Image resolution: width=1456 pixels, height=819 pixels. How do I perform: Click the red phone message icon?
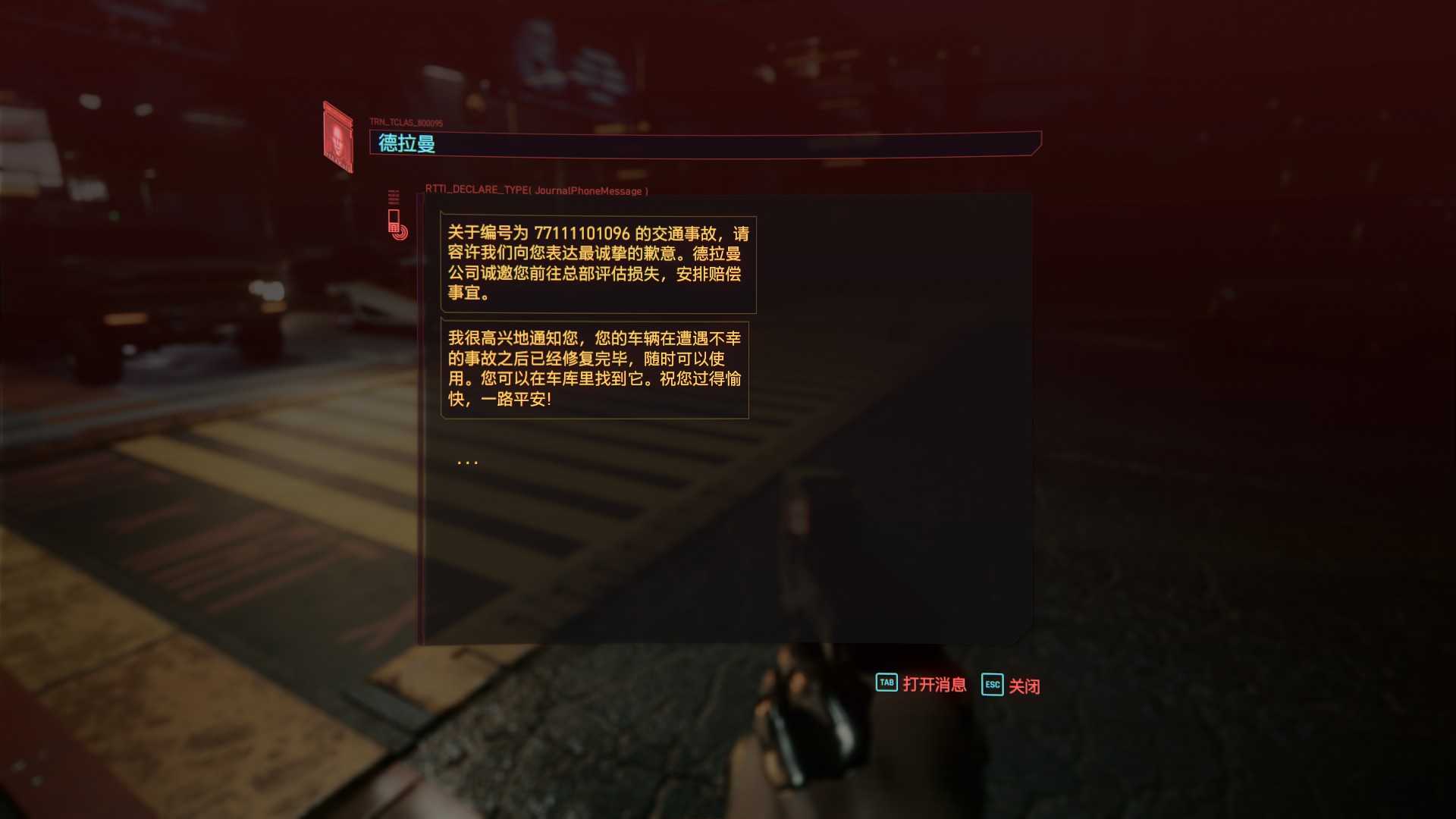(x=396, y=224)
